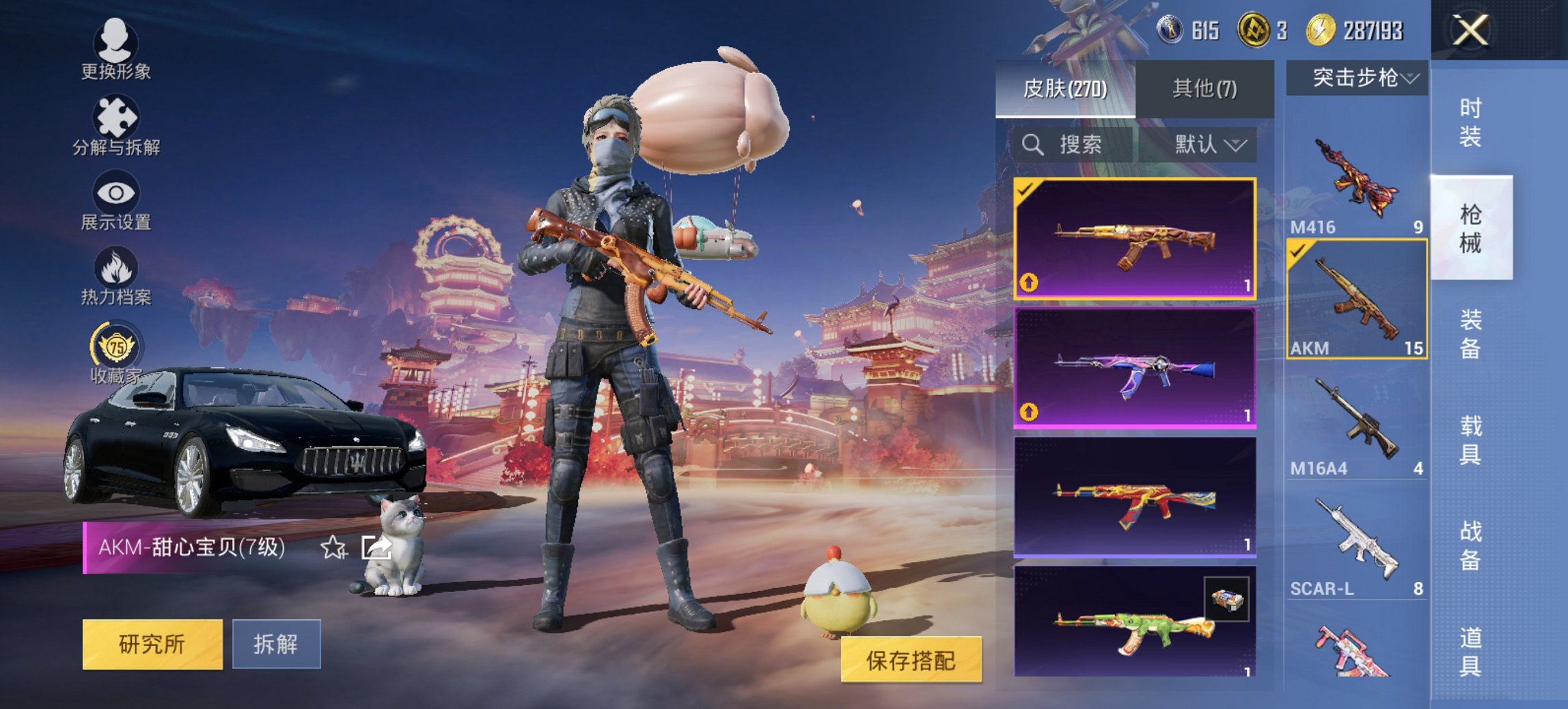Click the gold coin currency icon showing 287193
The height and width of the screenshot is (709, 1568).
(1321, 30)
